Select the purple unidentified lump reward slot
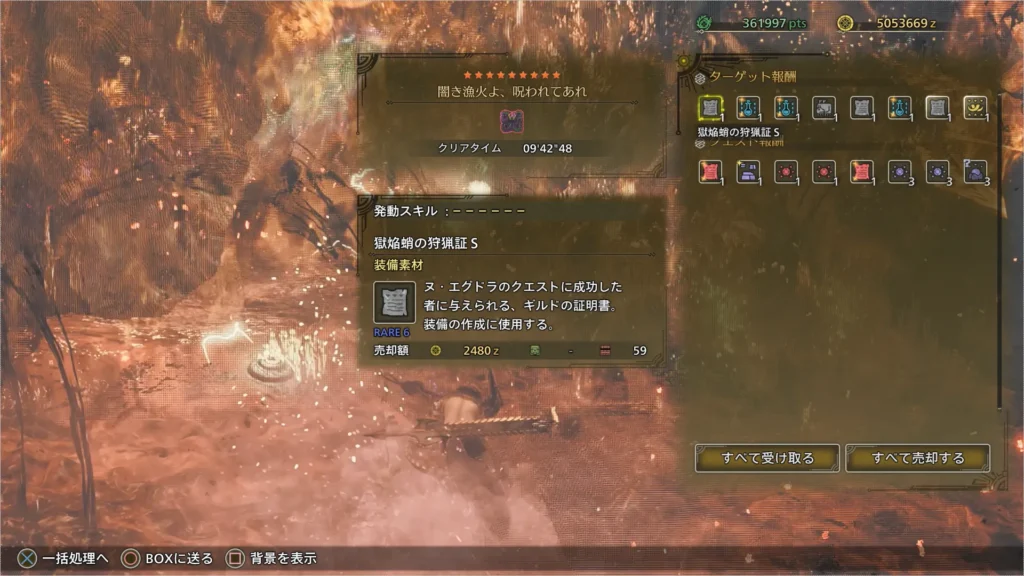The width and height of the screenshot is (1024, 576). (x=975, y=172)
